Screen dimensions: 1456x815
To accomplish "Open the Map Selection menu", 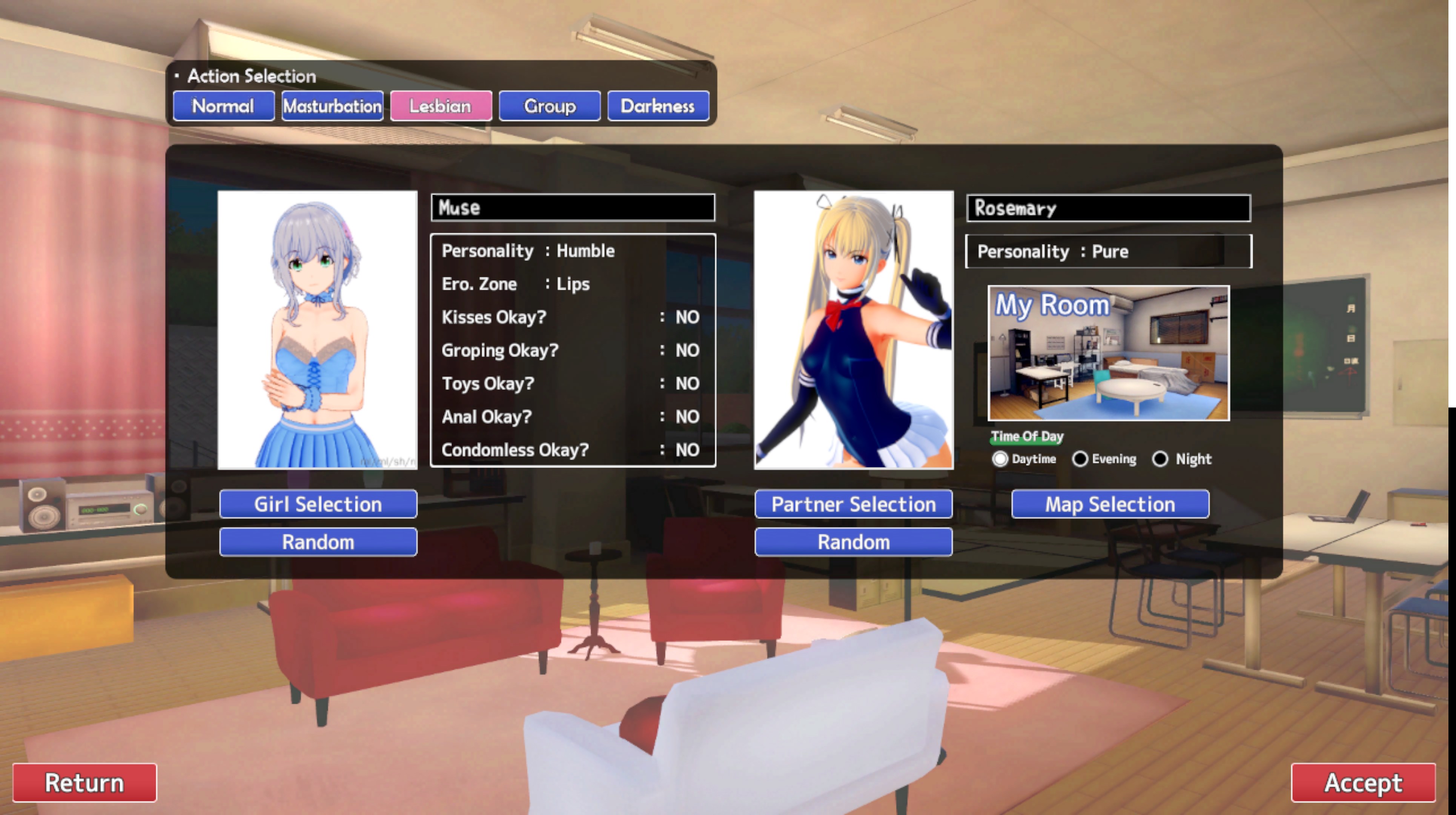I will (x=1110, y=504).
